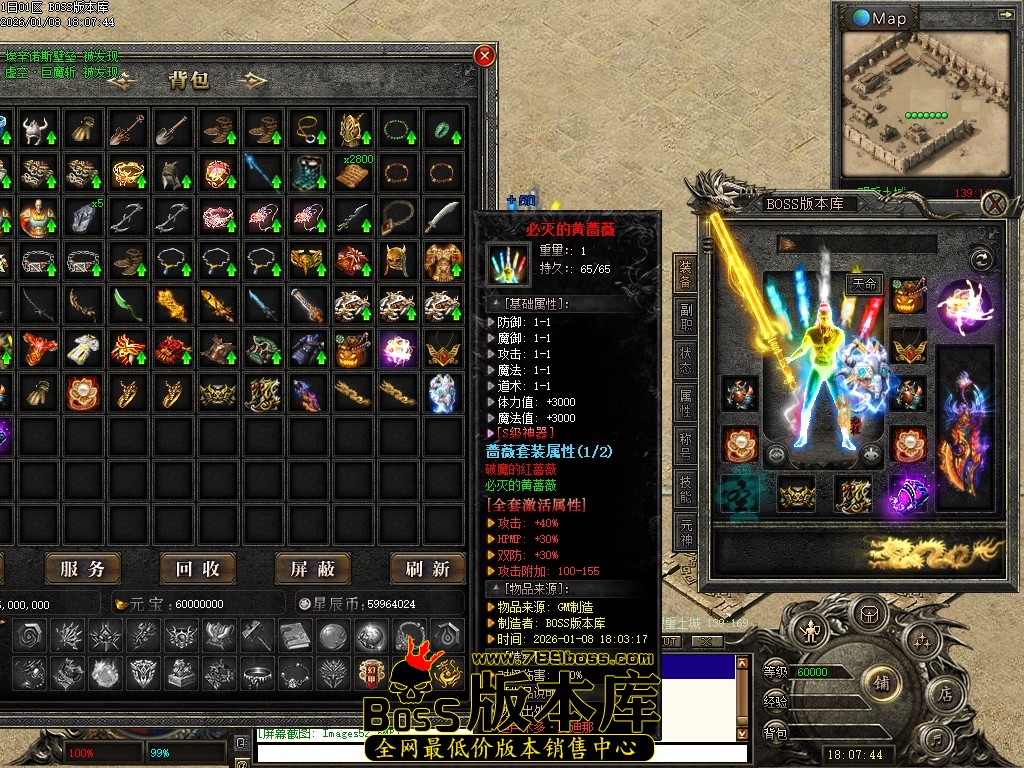This screenshot has width=1024, height=768.
Task: Close the 背包 backpack window
Action: point(485,57)
